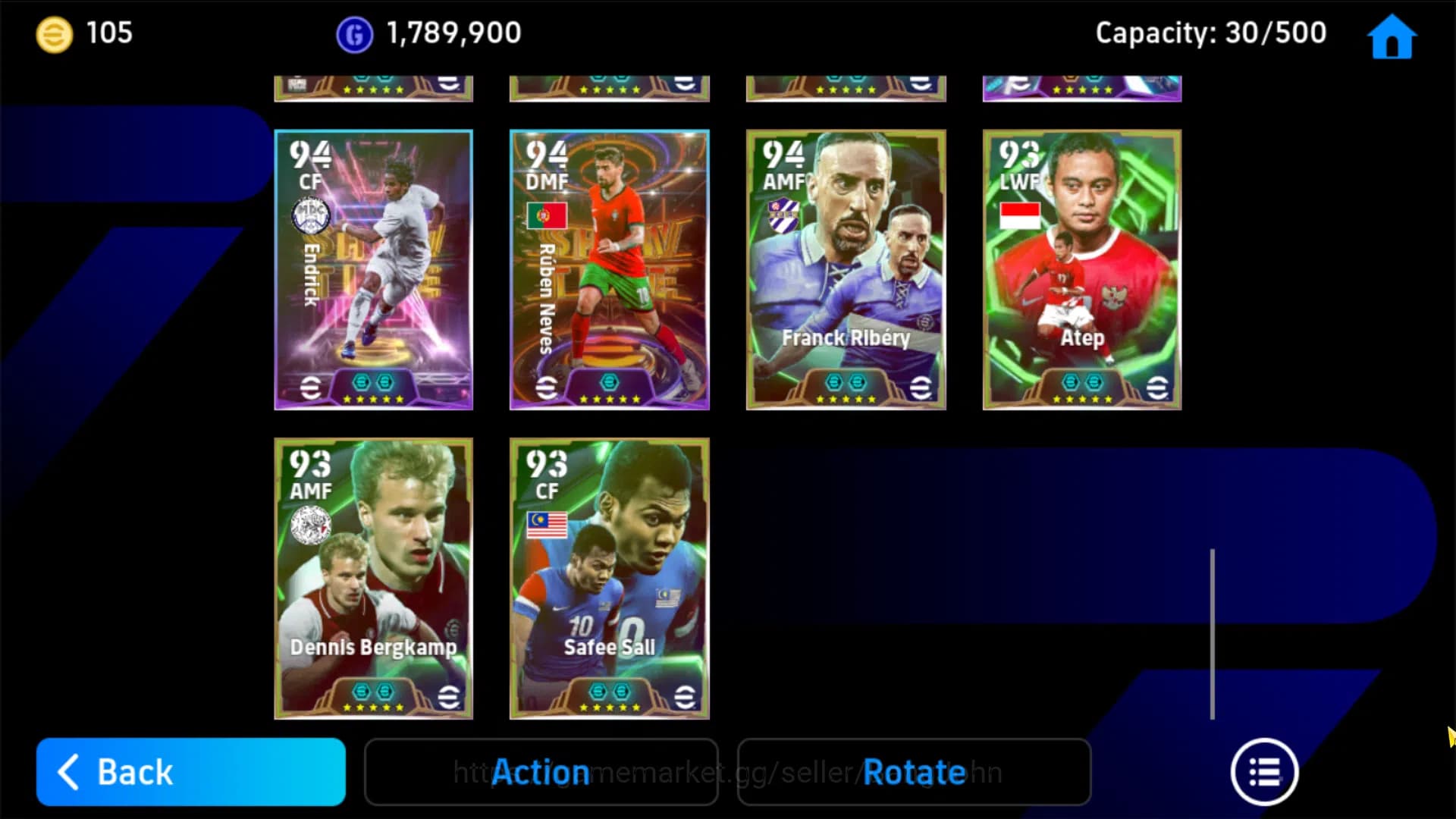Viewport: 1456px width, 819px height.
Task: Select the Dennis Bergkamp 93 AMF card
Action: [373, 578]
